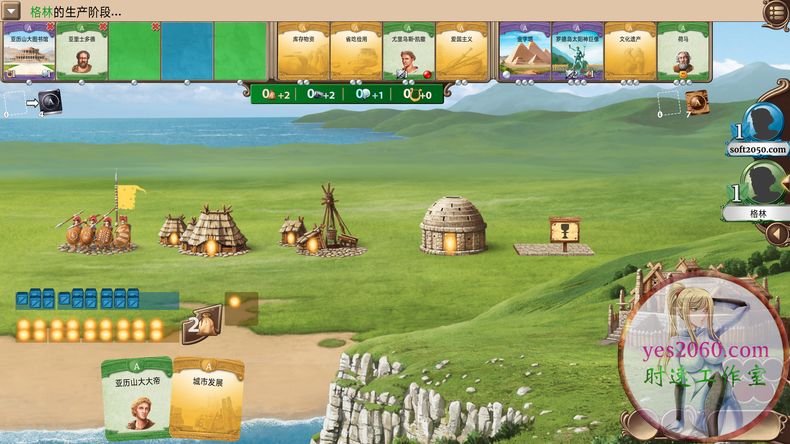Screen dimensions: 790x444
Task: Choose the 文化遗产 action card
Action: [630, 52]
